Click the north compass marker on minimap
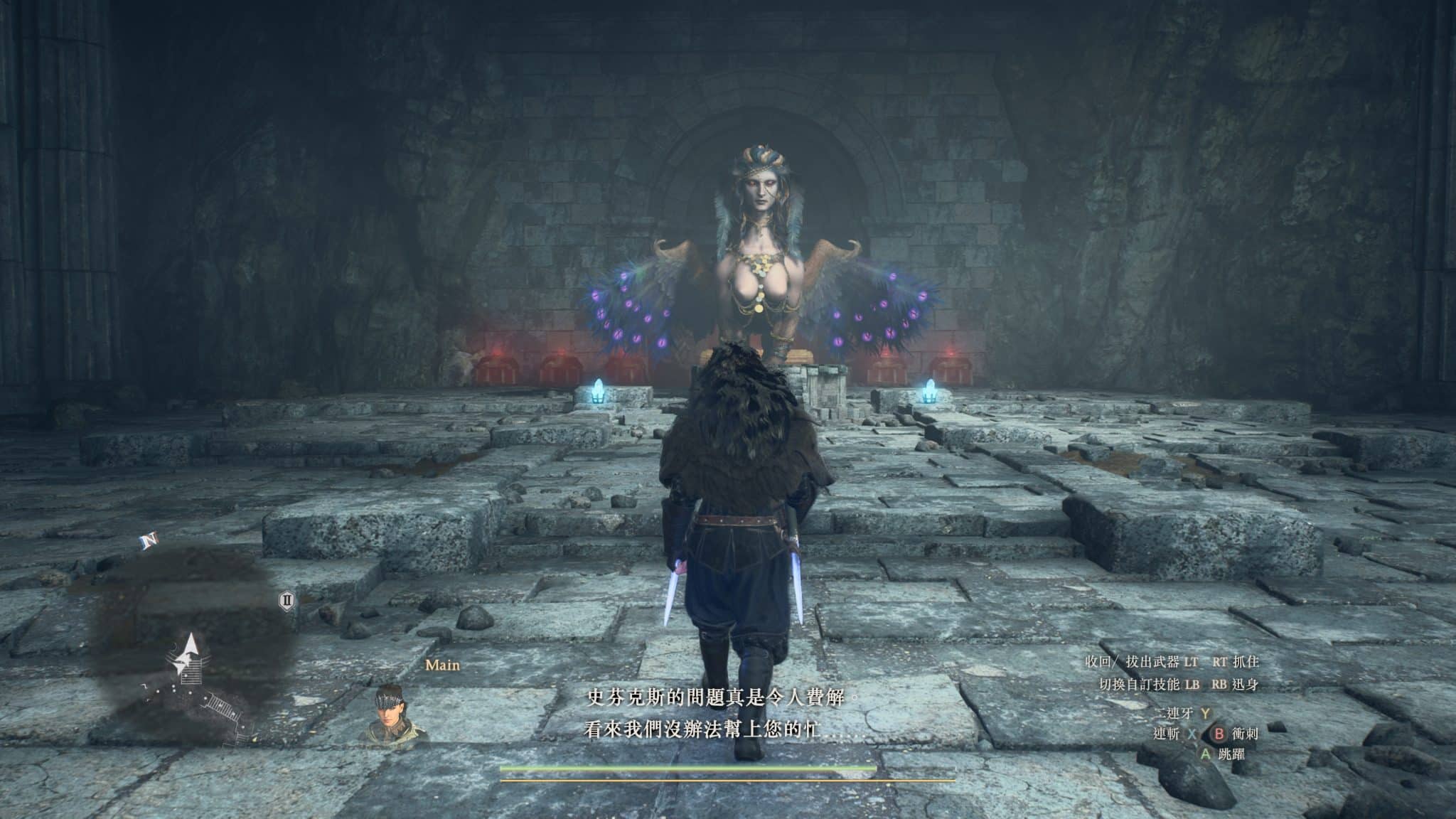 (x=149, y=542)
